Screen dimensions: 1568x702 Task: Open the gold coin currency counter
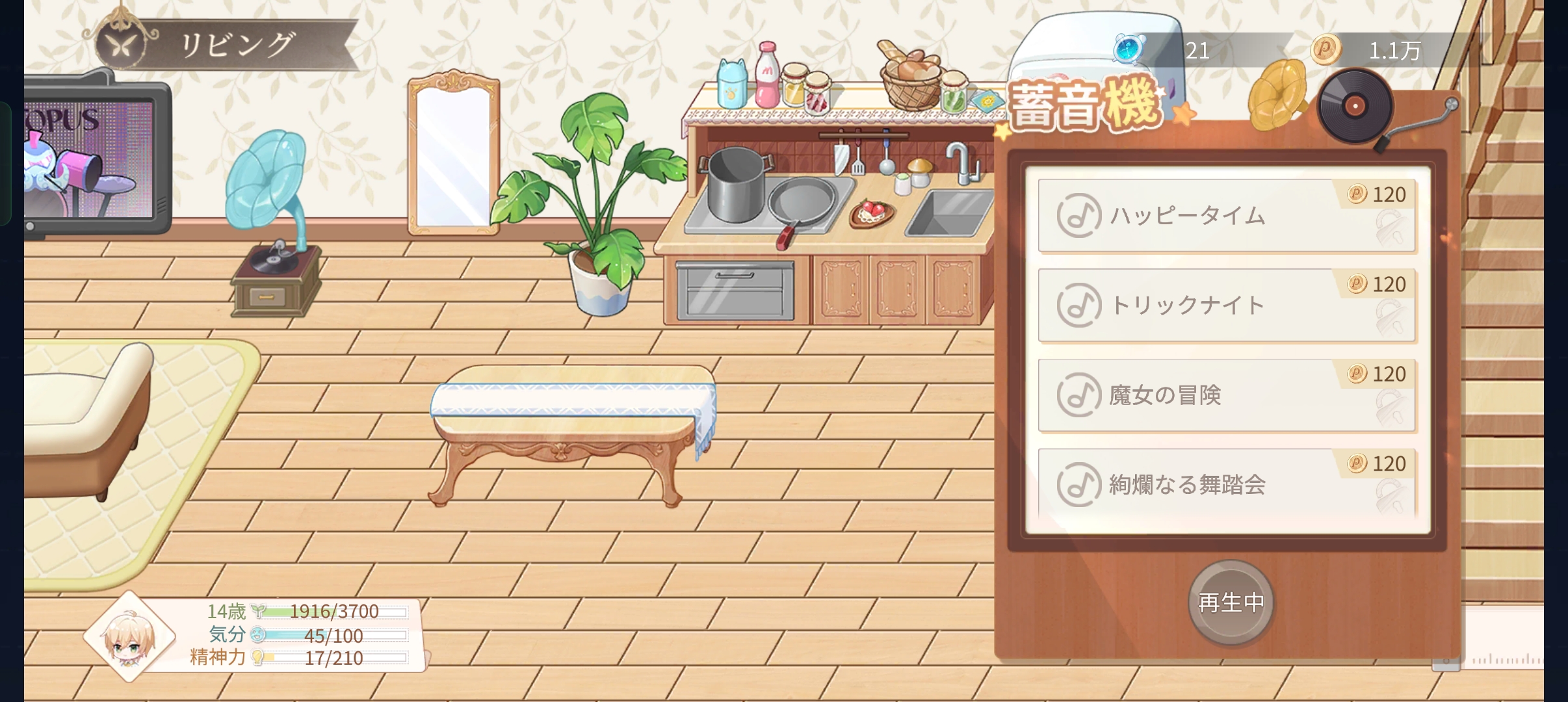click(1372, 50)
